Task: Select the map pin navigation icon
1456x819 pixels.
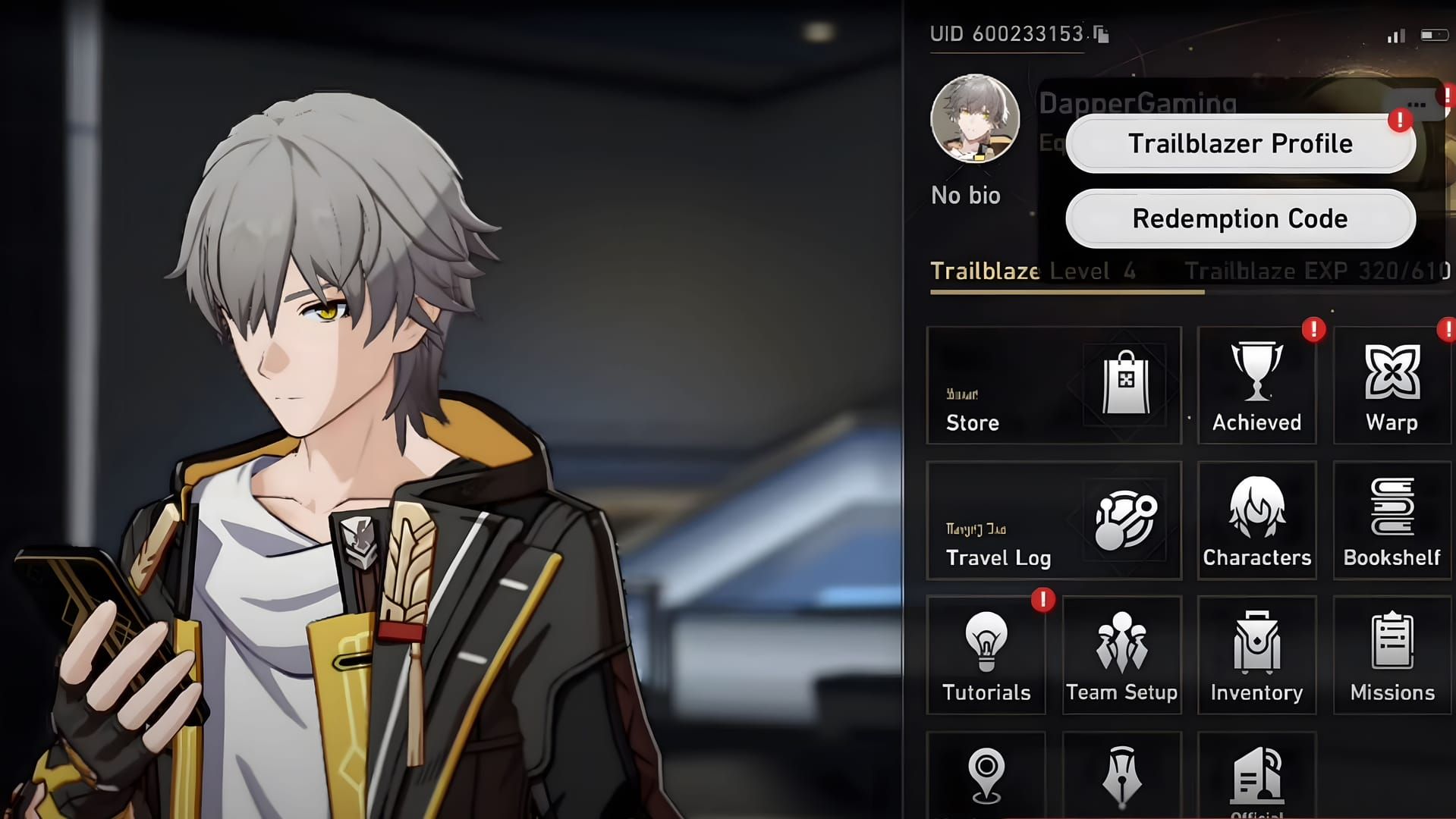Action: pyautogui.click(x=986, y=773)
